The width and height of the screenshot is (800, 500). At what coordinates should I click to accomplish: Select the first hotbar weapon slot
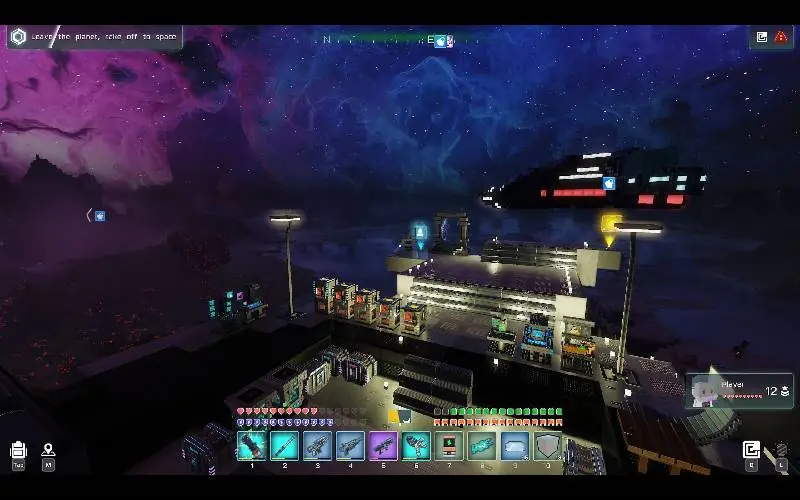pos(251,445)
